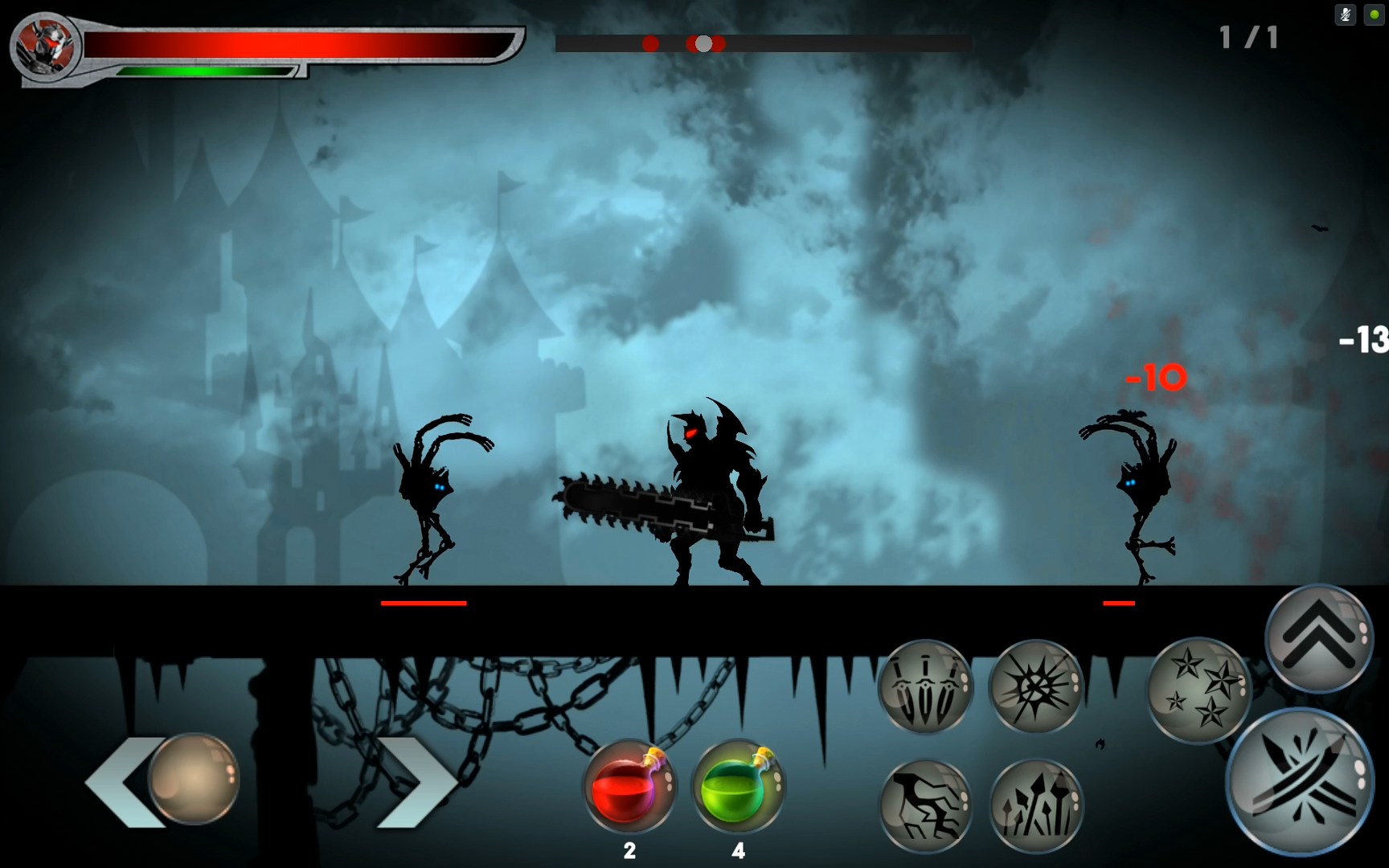Use the green stamina potion
The width and height of the screenshot is (1389, 868).
point(738,786)
